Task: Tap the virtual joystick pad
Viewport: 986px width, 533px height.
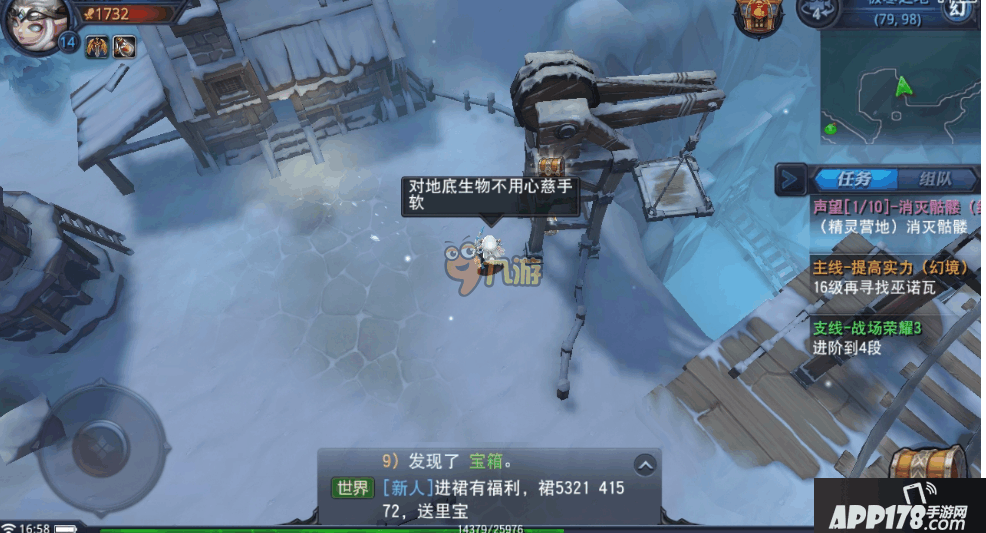Action: (100, 440)
